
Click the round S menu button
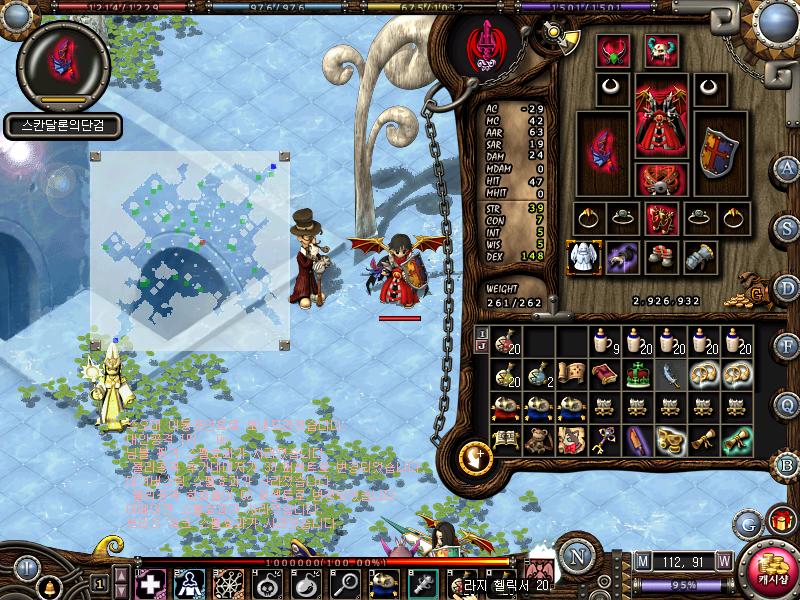tap(788, 227)
